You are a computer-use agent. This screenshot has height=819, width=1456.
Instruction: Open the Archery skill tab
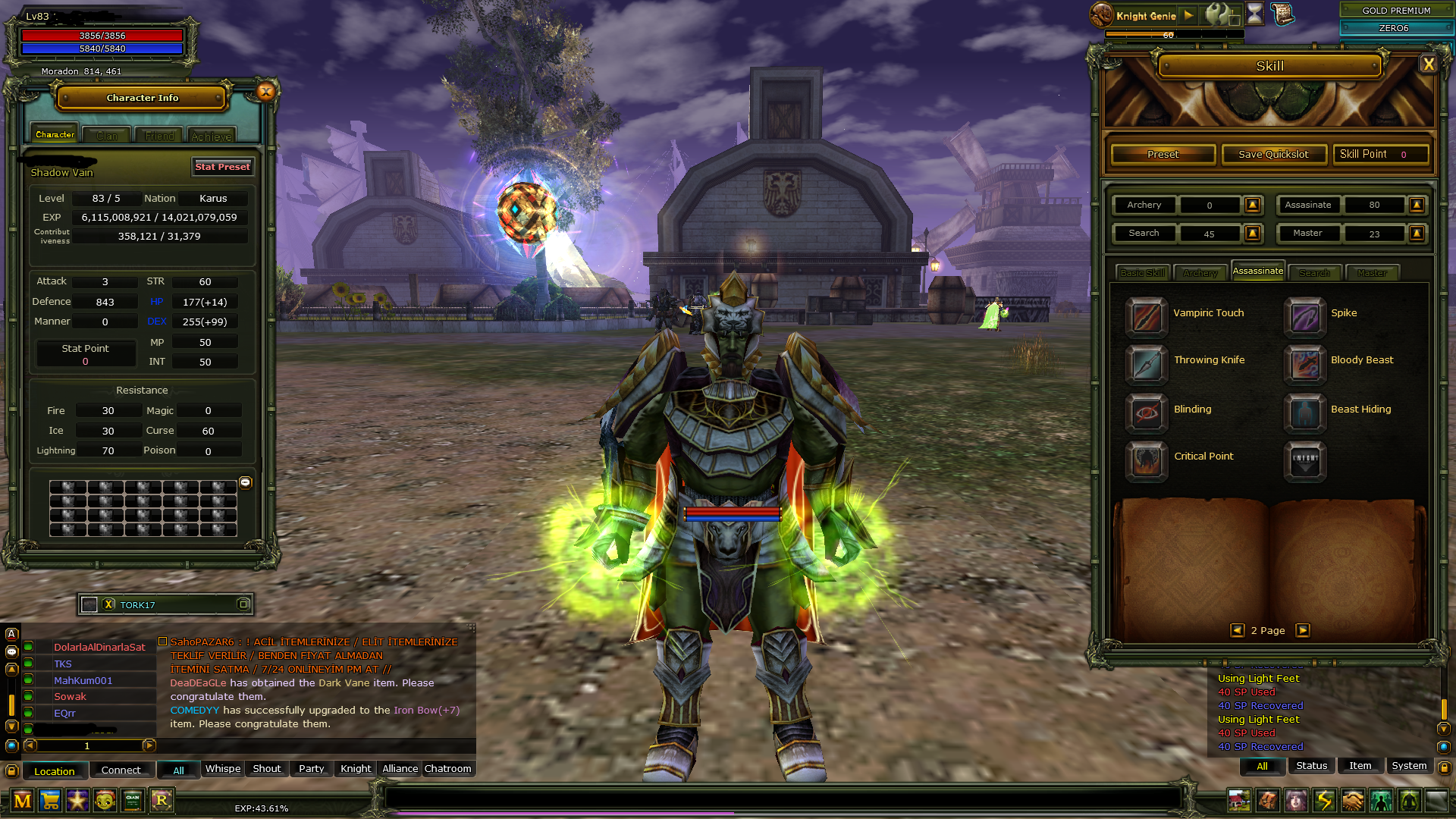click(x=1200, y=273)
